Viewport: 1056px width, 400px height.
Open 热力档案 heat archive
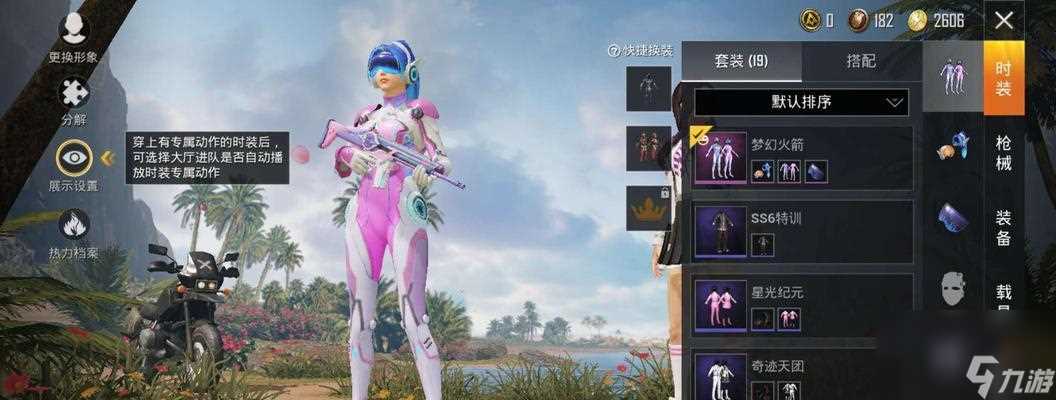tap(73, 232)
